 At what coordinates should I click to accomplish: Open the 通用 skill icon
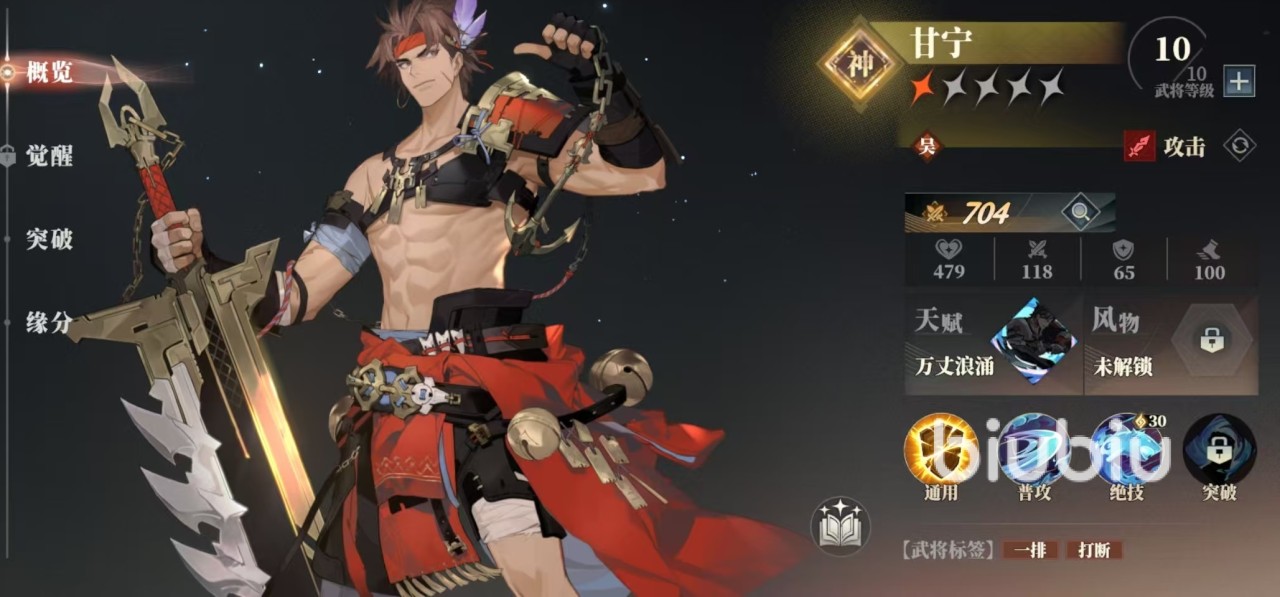[x=941, y=451]
